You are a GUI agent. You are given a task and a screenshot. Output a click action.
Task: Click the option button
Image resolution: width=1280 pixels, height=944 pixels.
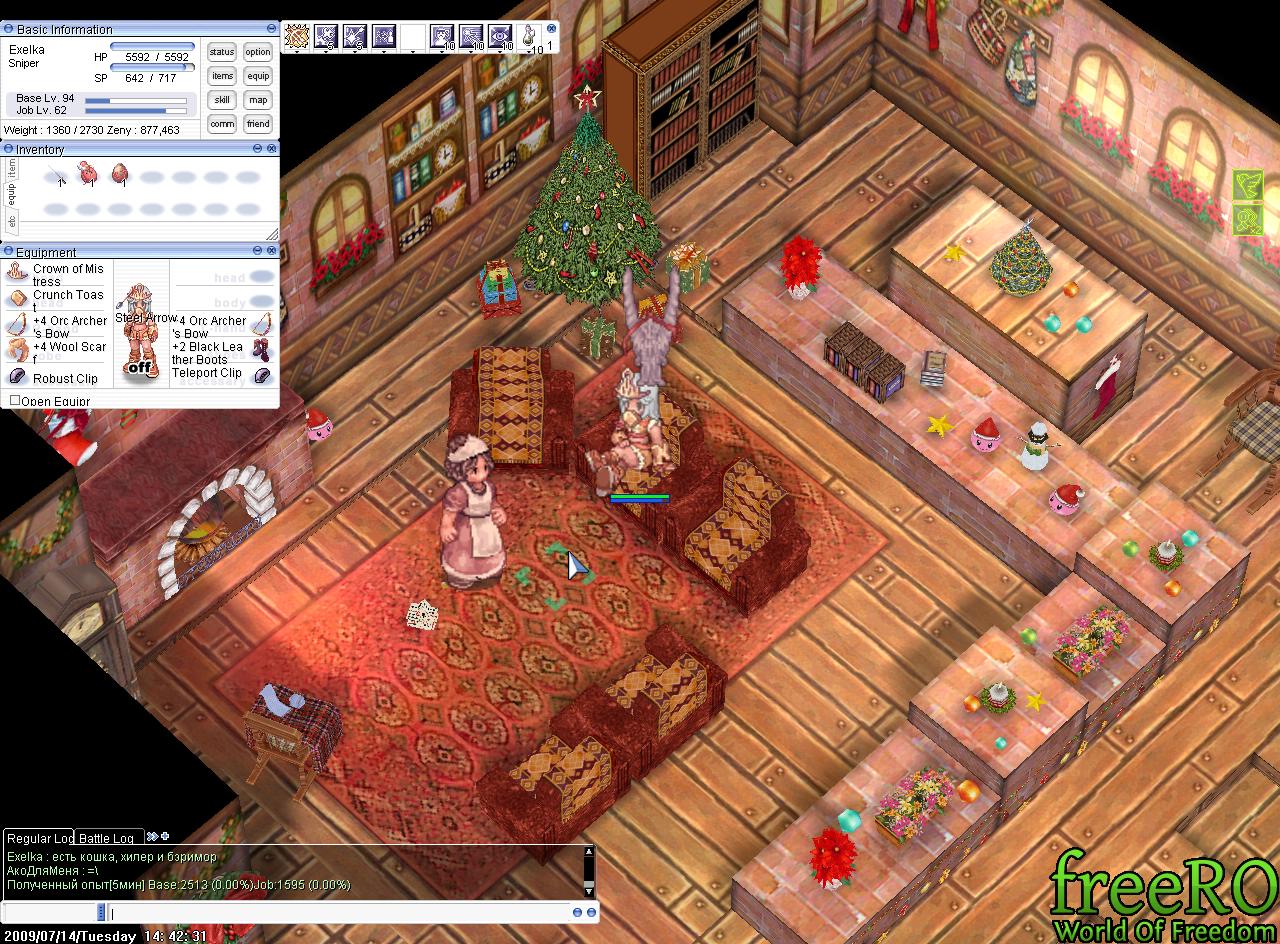258,52
